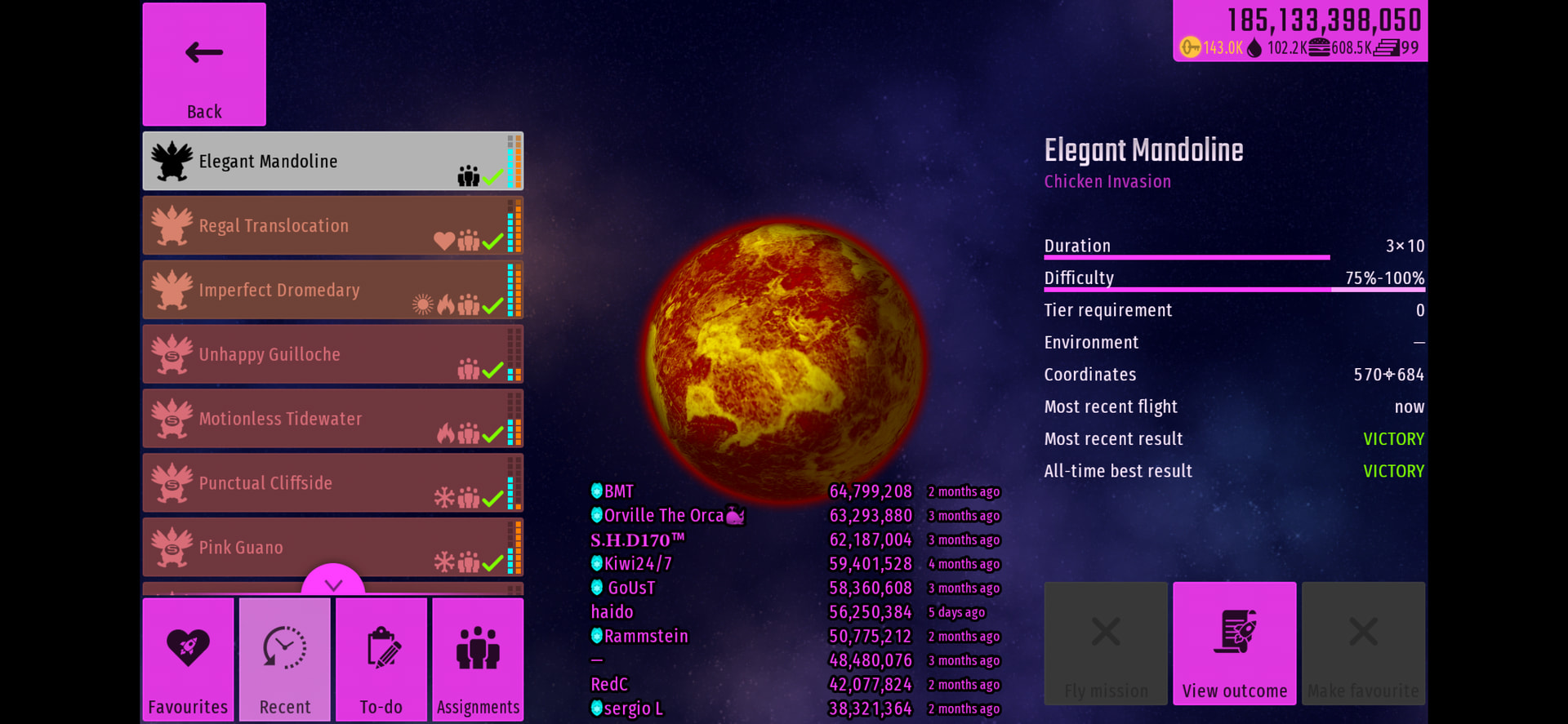Switch to the Favourites tab
This screenshot has width=1568, height=724.
tap(188, 660)
